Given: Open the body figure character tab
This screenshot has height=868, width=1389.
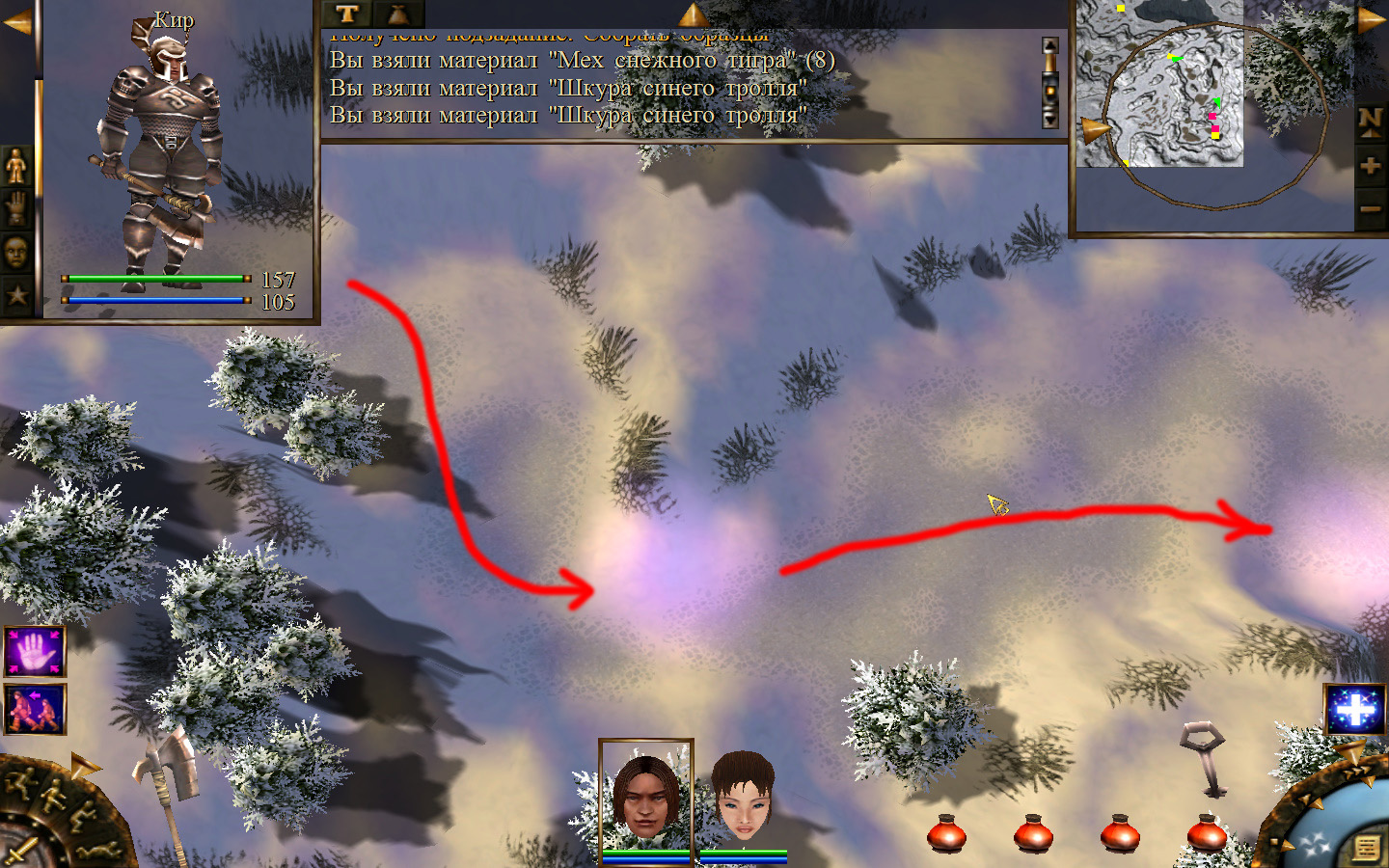Looking at the screenshot, I should [x=16, y=167].
